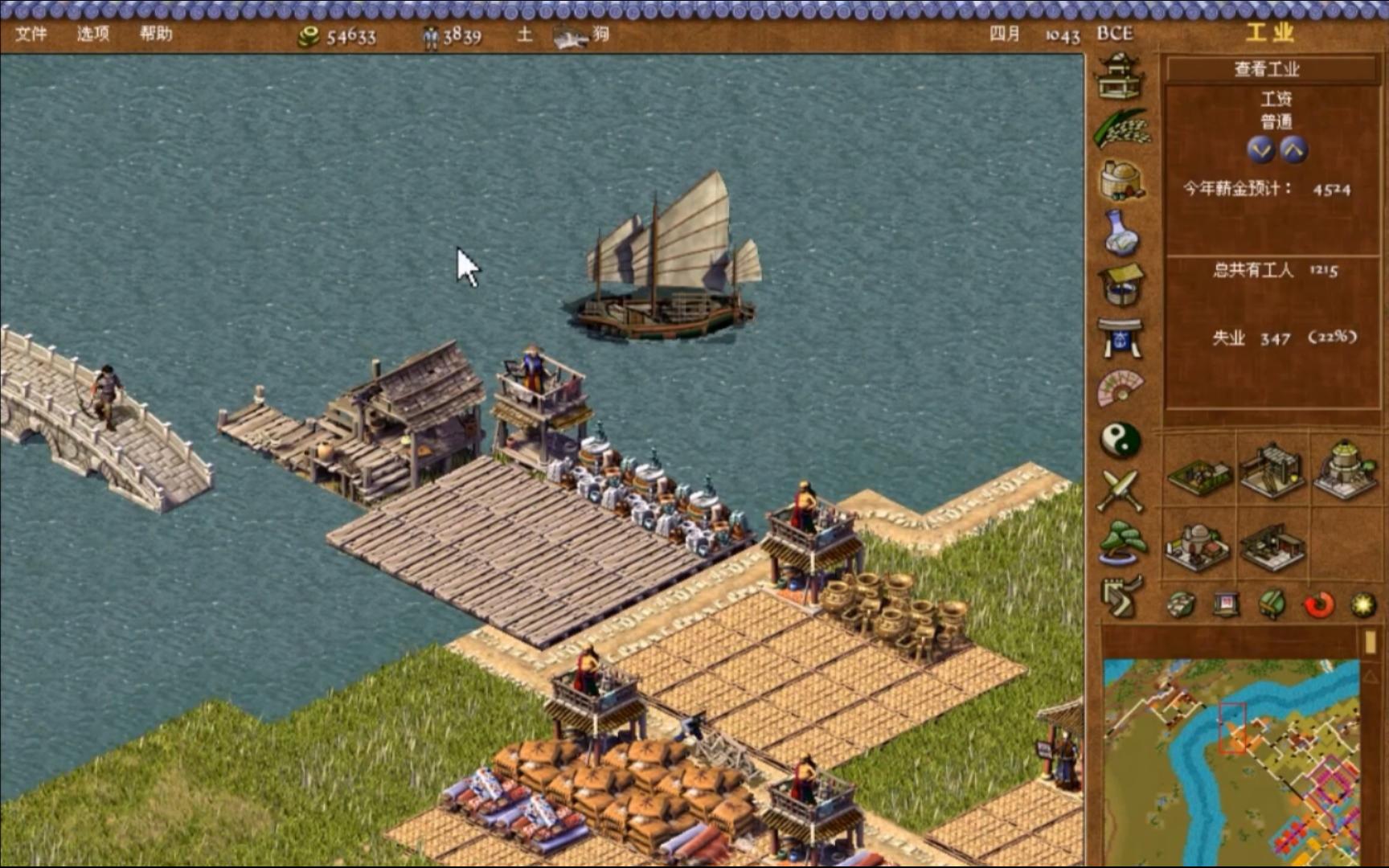The width and height of the screenshot is (1389, 868).
Task: Lower wages with the down arrow
Action: [x=1260, y=149]
